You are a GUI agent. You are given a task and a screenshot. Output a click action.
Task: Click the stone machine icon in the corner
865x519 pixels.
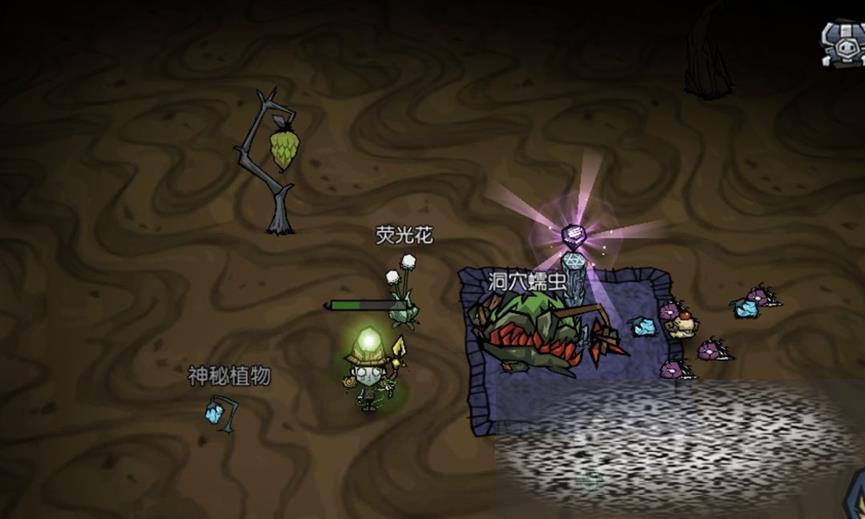click(843, 42)
